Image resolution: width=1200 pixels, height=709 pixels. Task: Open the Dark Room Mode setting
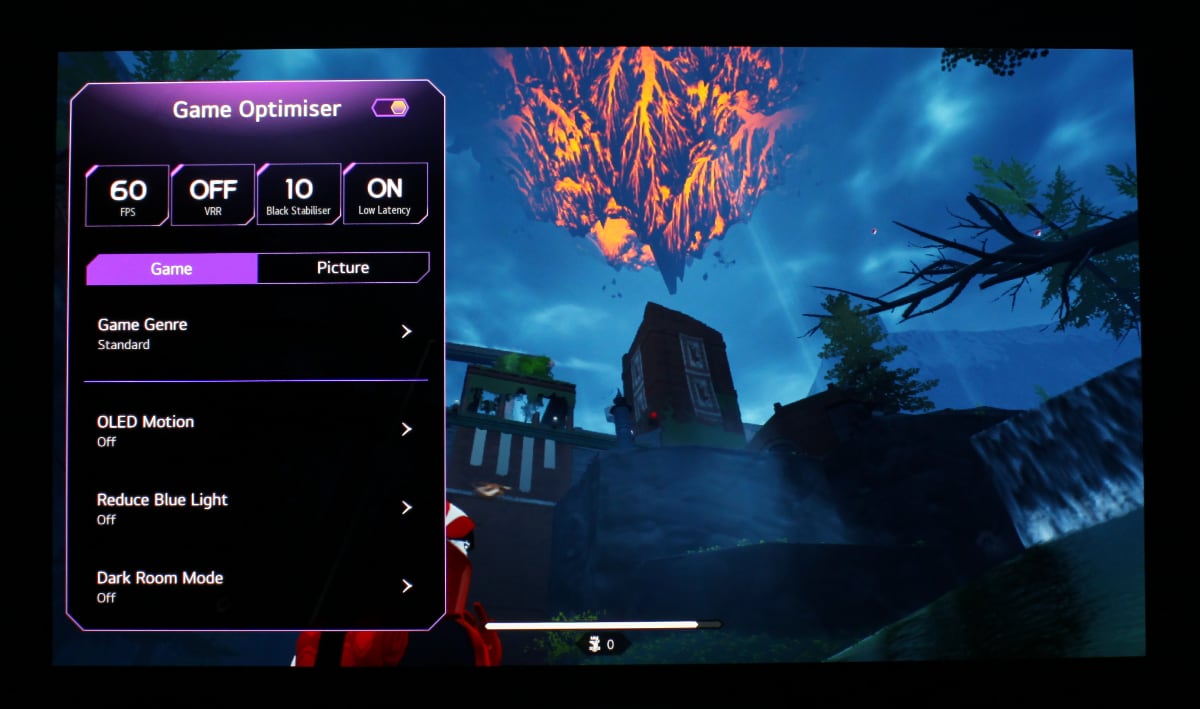click(x=255, y=586)
